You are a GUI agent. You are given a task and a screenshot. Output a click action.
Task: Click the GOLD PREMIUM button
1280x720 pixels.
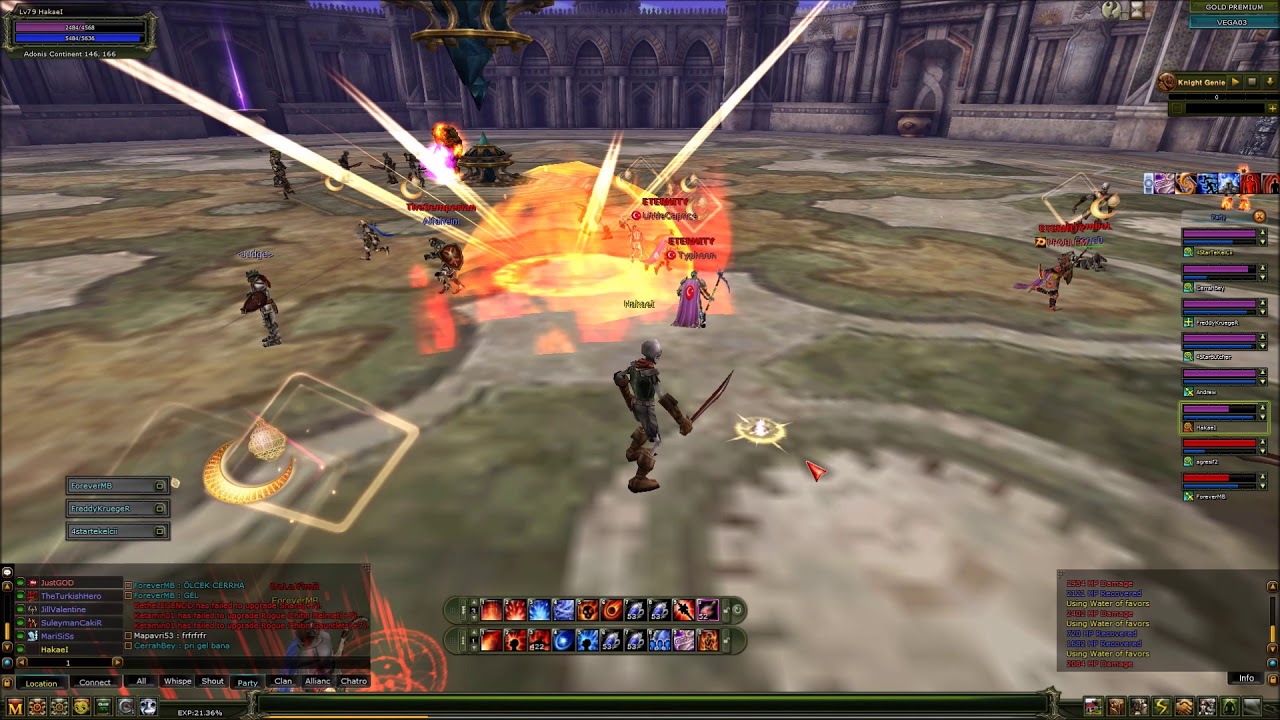pyautogui.click(x=1233, y=7)
